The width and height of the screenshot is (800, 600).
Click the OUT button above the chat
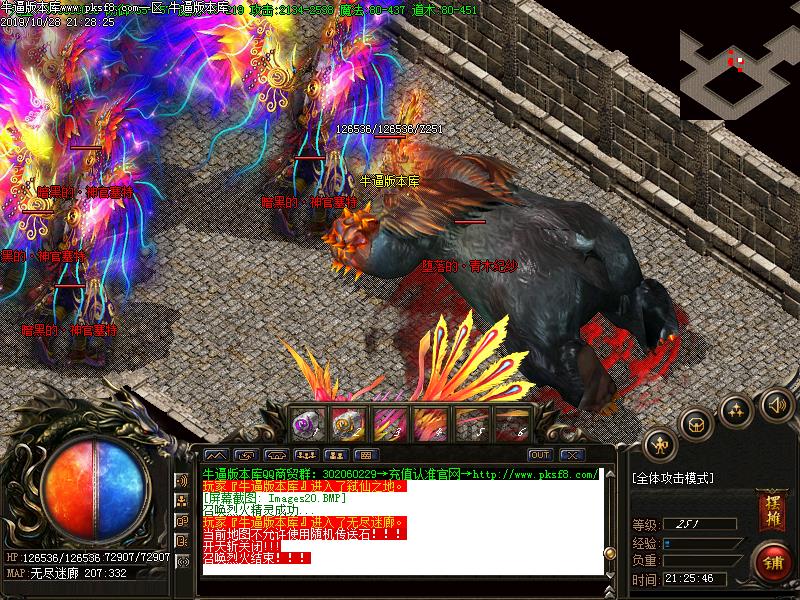pyautogui.click(x=540, y=455)
